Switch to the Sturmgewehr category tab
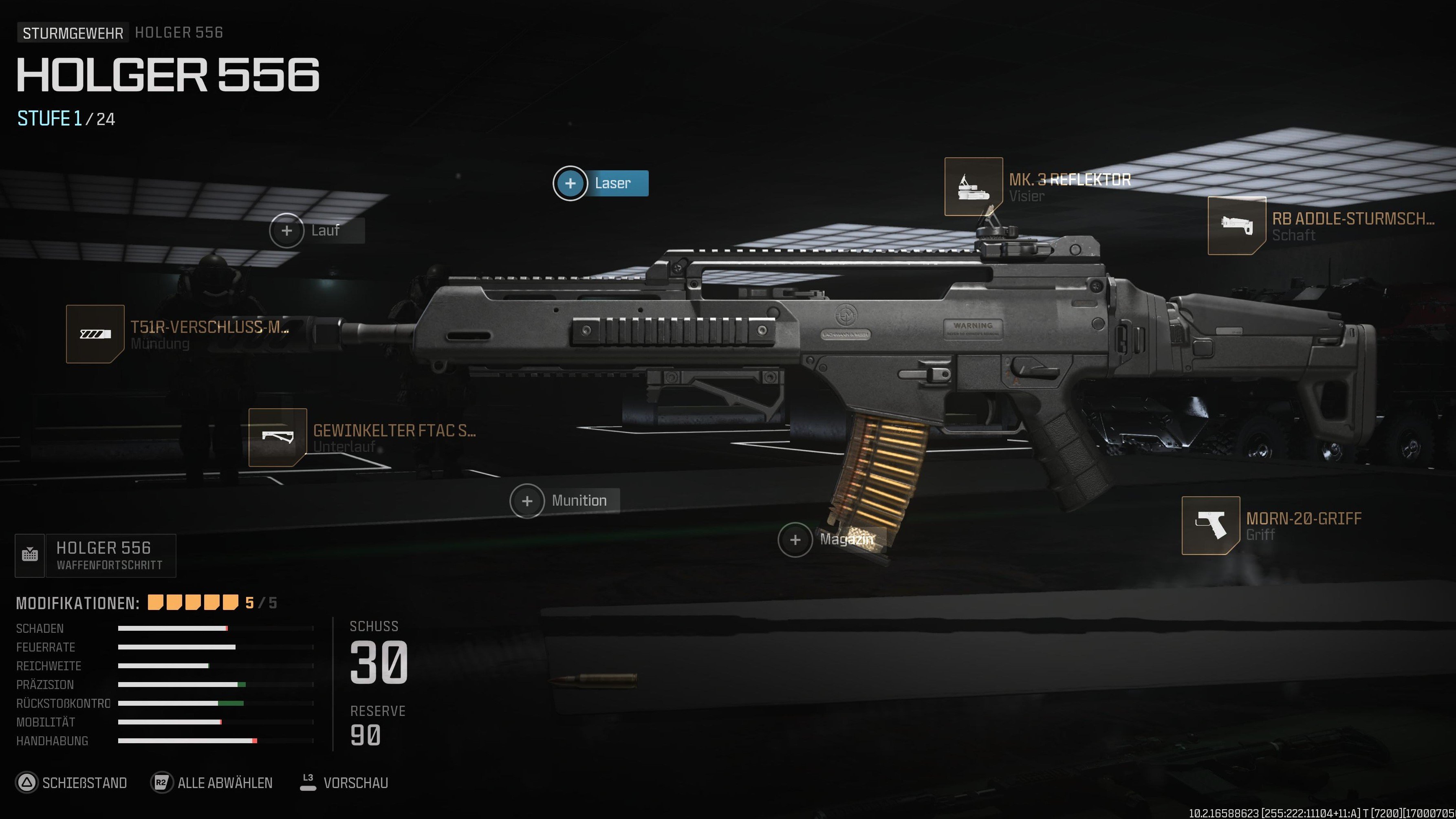 click(73, 32)
